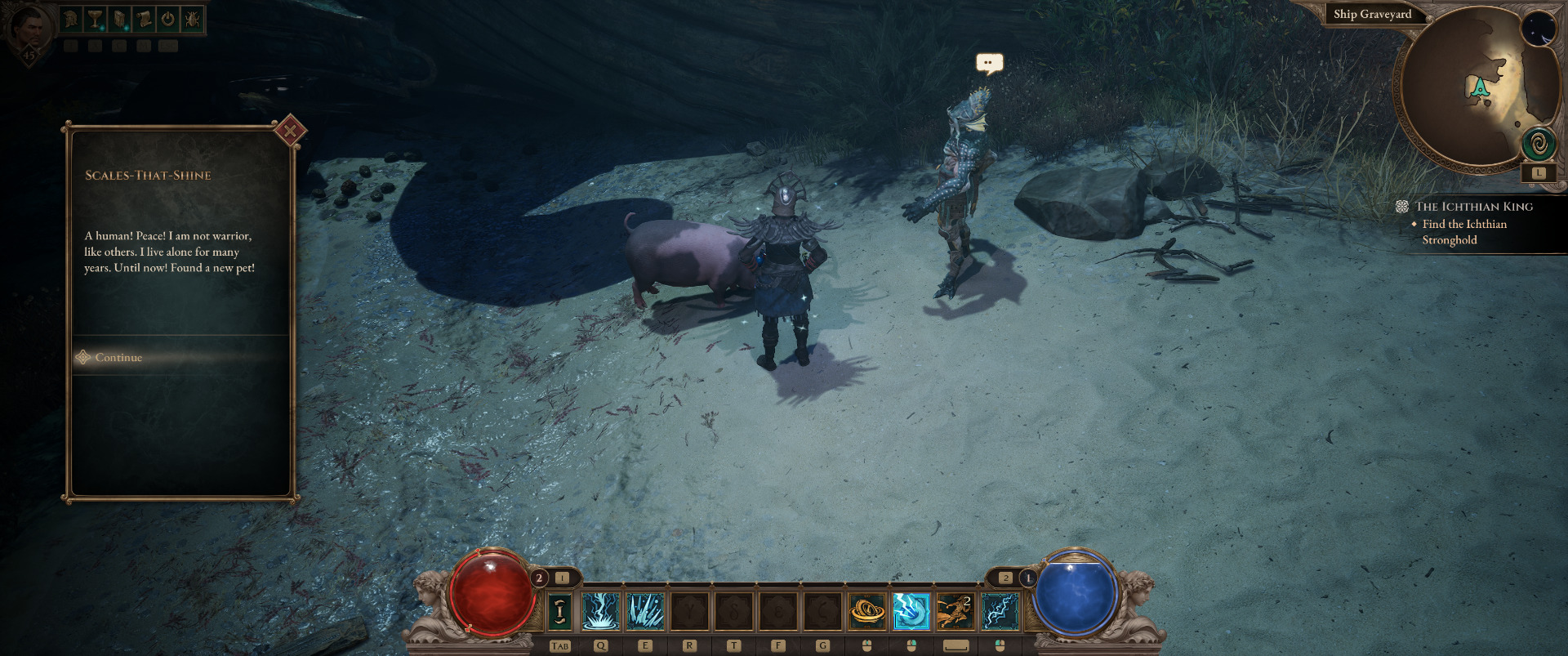Click the night sky time indicator
1568x656 pixels.
pyautogui.click(x=1539, y=29)
